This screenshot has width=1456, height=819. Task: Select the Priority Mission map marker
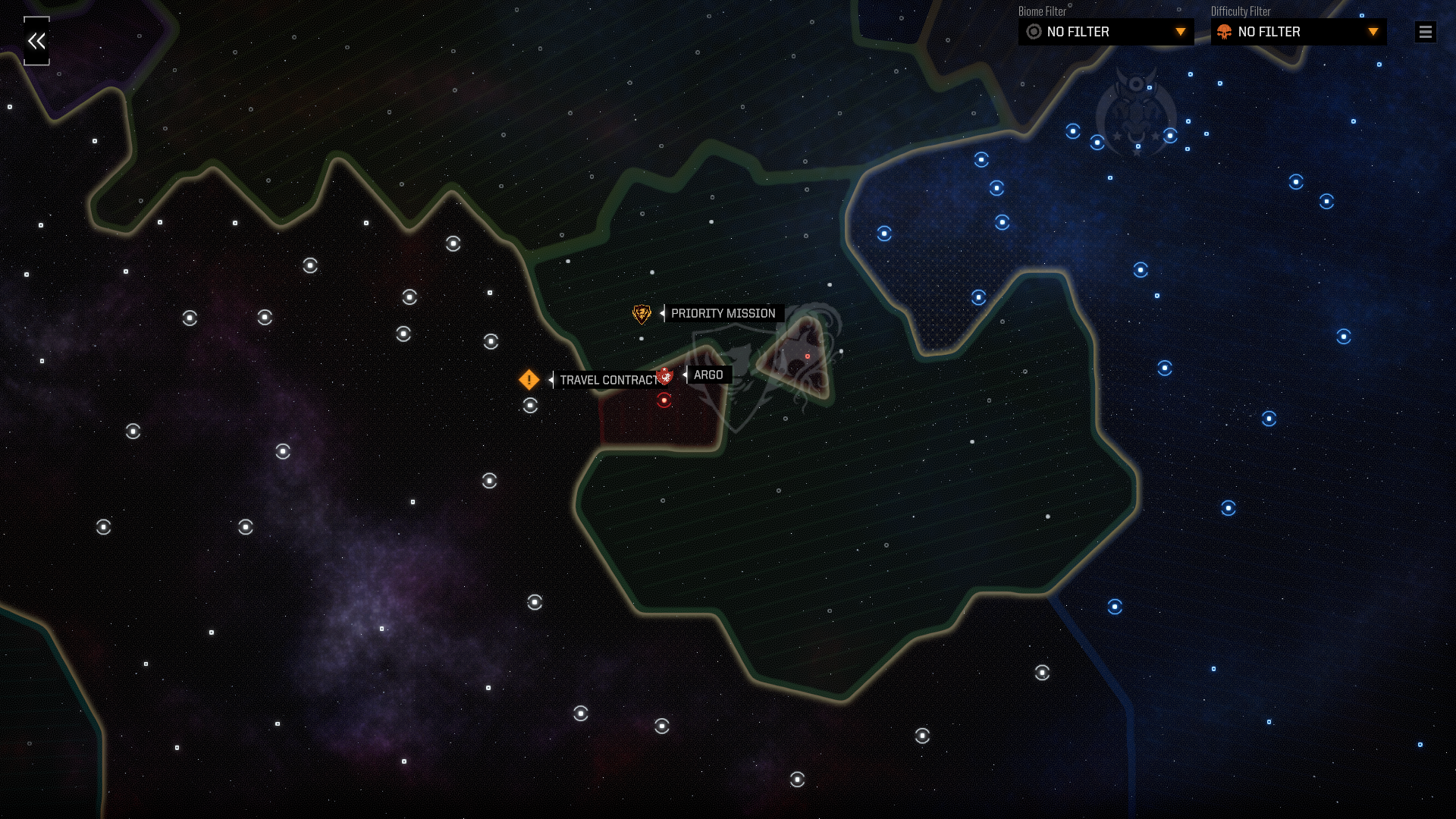click(x=642, y=313)
